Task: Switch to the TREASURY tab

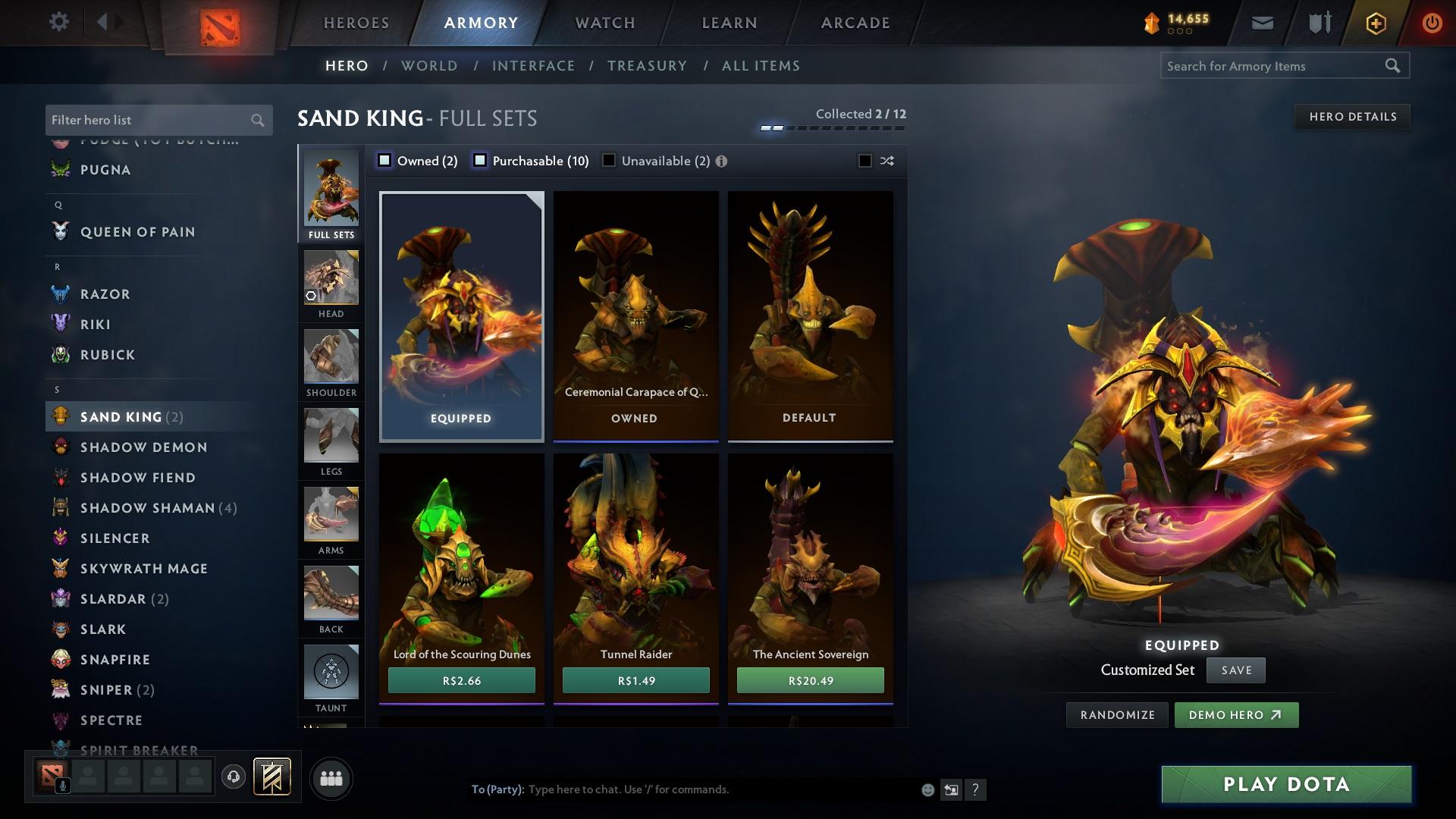Action: coord(647,66)
